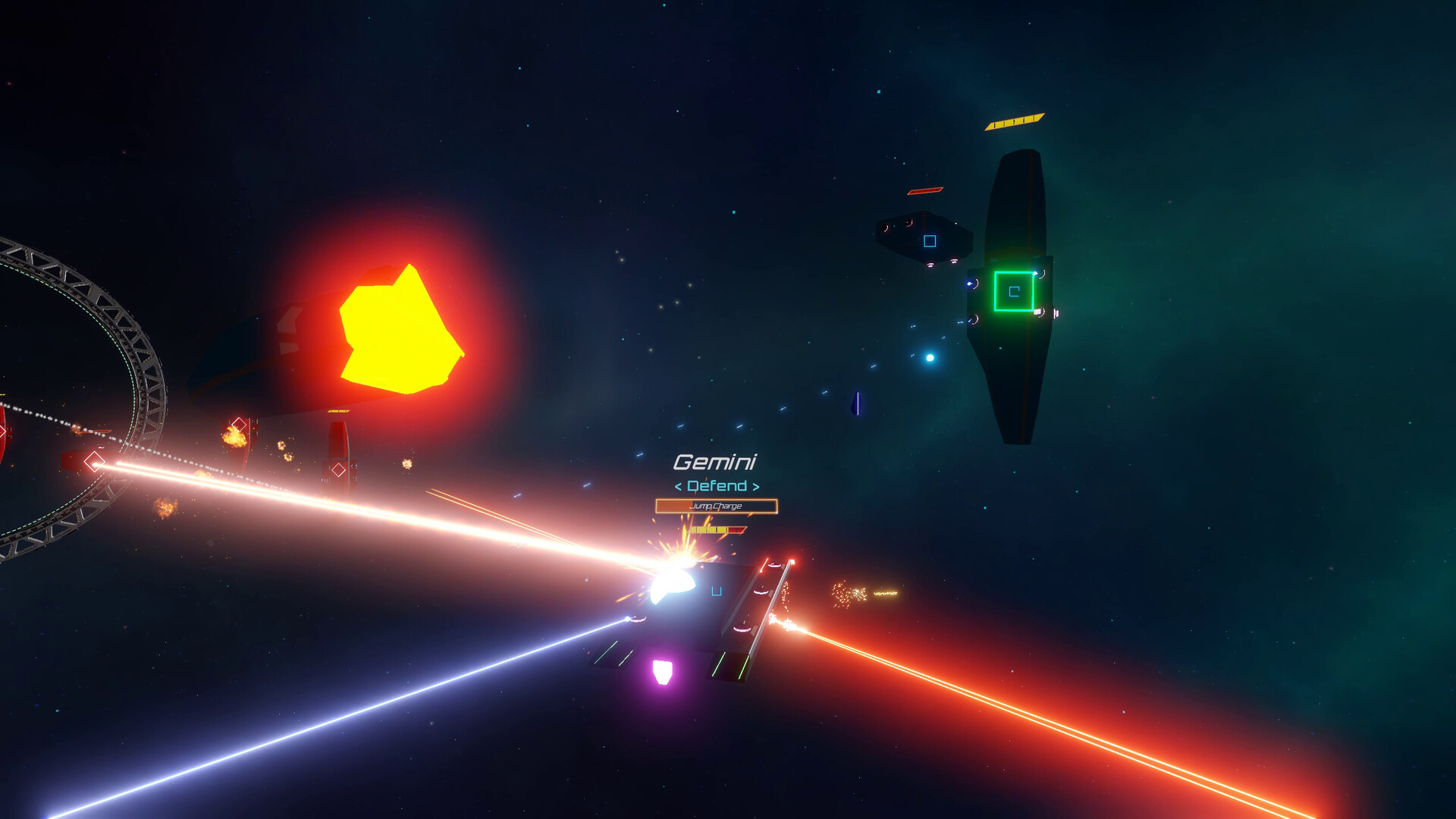Click the right arrow of the Defend order selector

tap(756, 487)
